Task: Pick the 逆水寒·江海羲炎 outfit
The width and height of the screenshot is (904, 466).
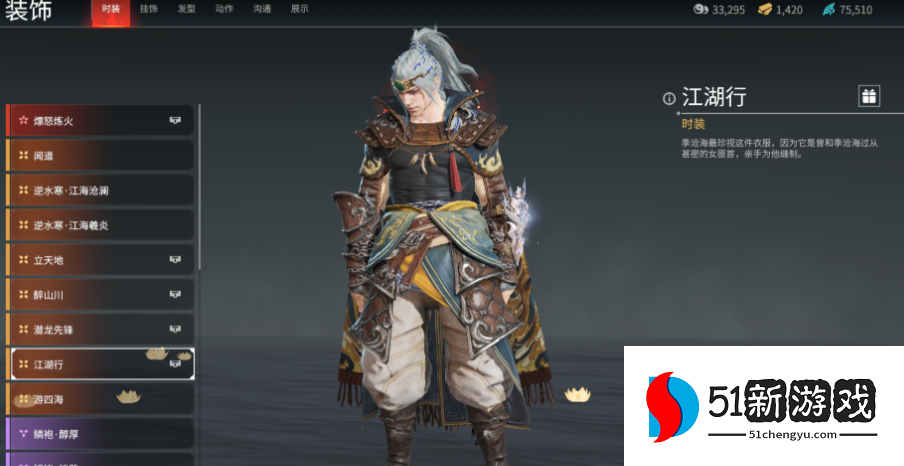Action: point(100,225)
